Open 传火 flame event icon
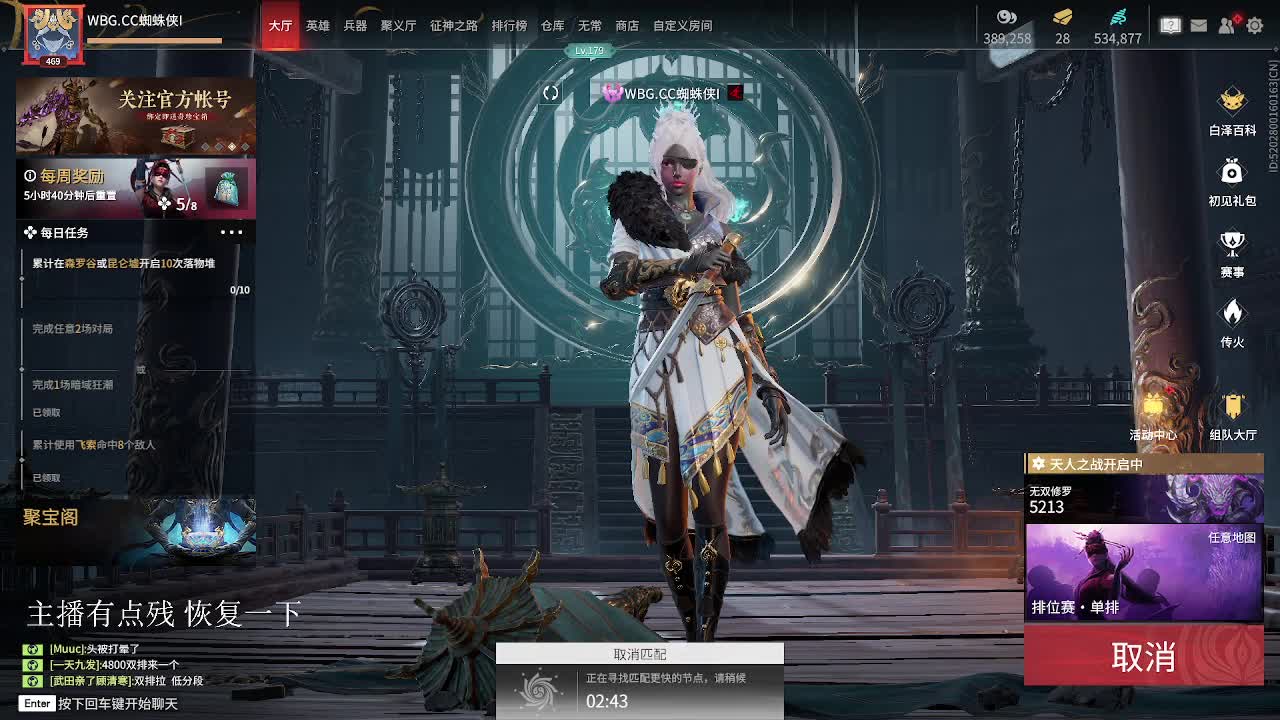This screenshot has width=1280, height=720. 1231,314
